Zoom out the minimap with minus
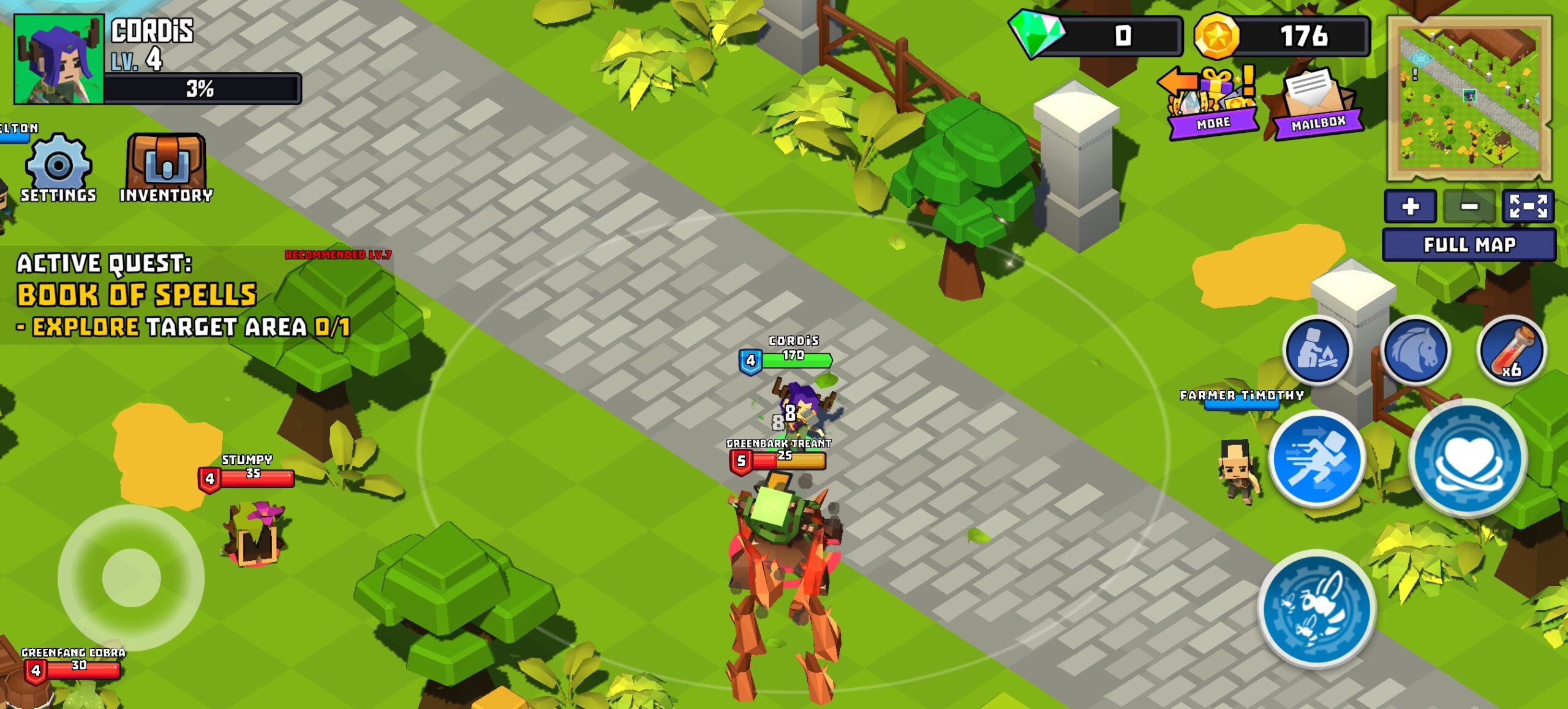Screen dimensions: 1568x709 point(1469,206)
